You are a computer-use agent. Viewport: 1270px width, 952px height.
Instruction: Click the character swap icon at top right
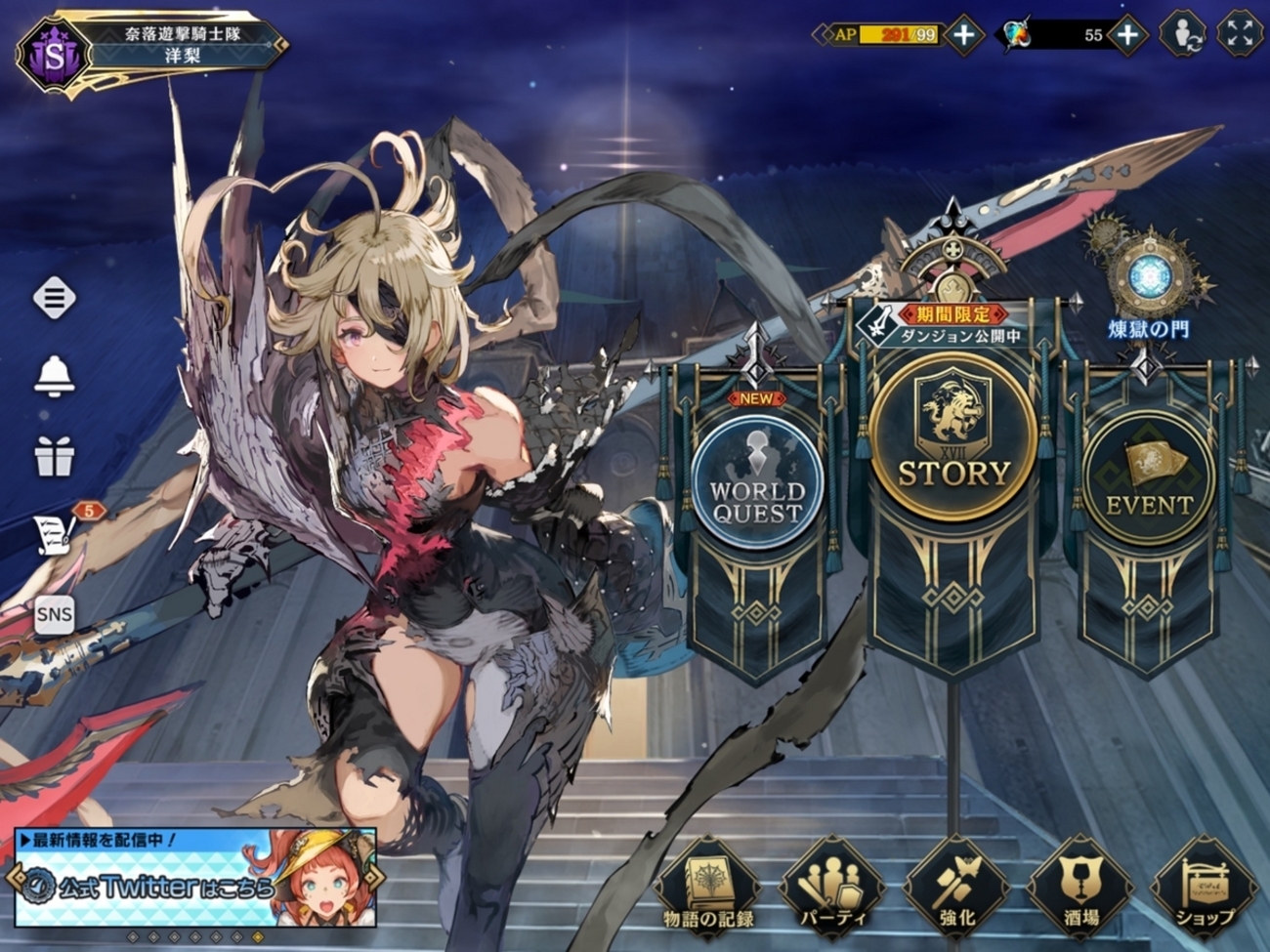coord(1182,35)
